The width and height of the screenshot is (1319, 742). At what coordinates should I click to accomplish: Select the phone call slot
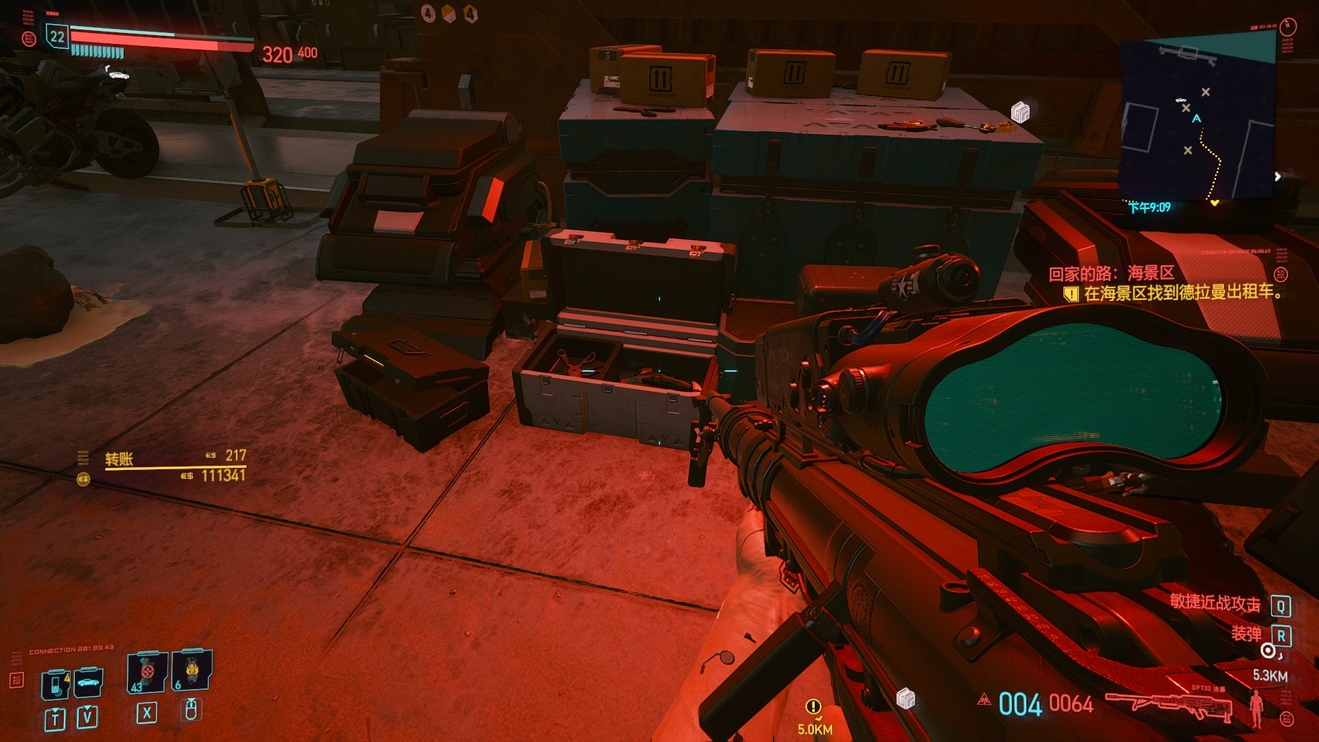point(55,685)
